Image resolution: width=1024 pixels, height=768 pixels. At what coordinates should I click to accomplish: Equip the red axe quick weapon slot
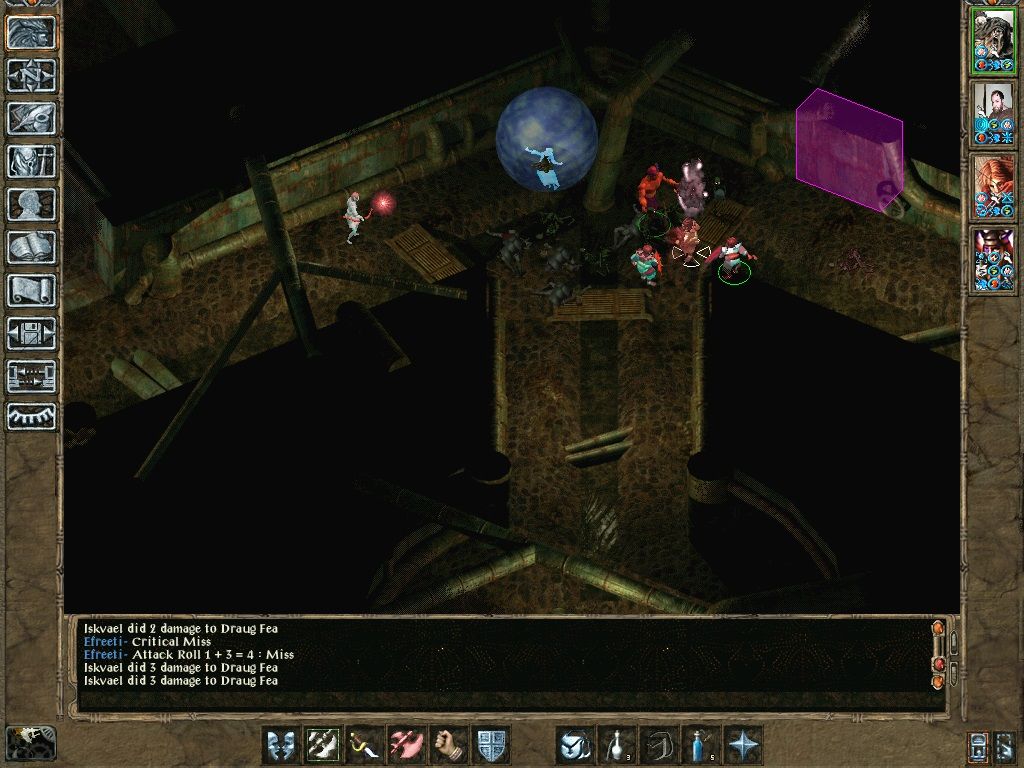(x=407, y=745)
